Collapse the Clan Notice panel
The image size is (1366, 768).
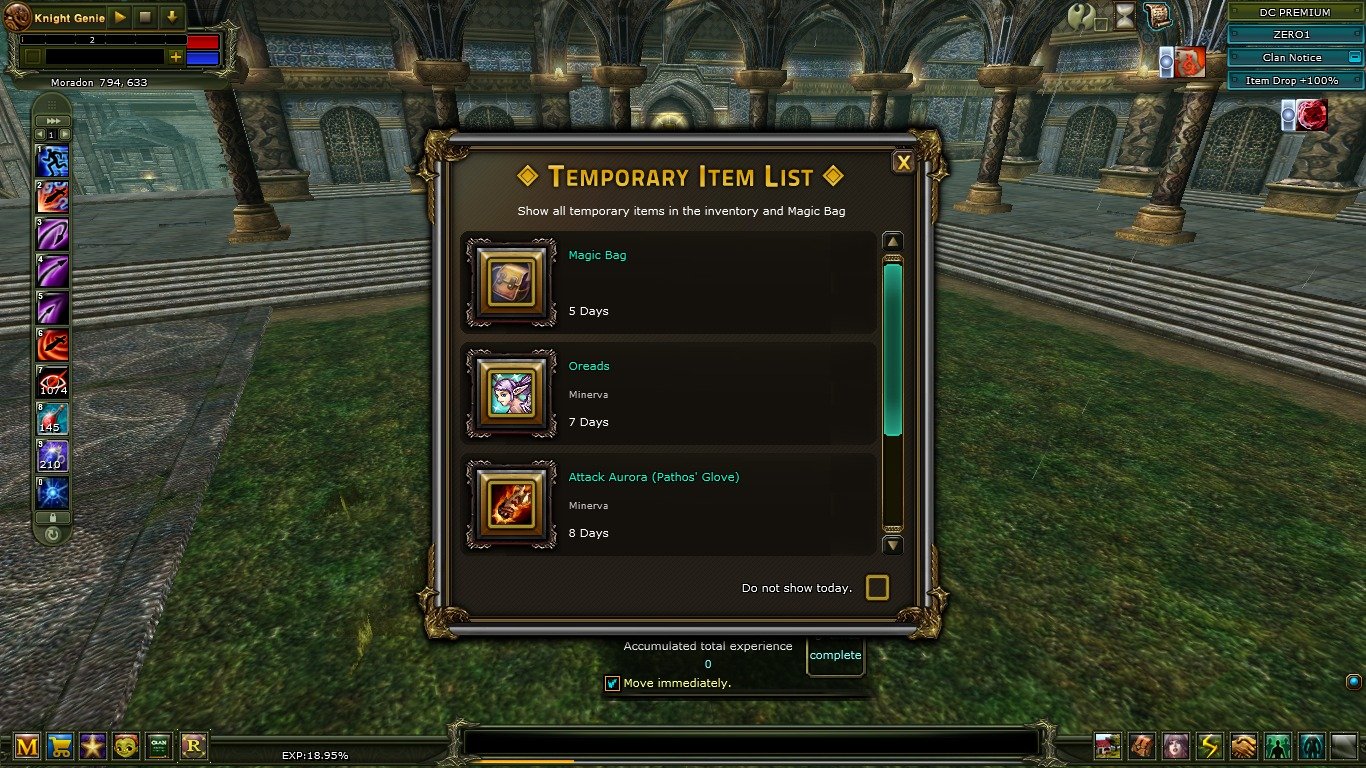(1355, 57)
